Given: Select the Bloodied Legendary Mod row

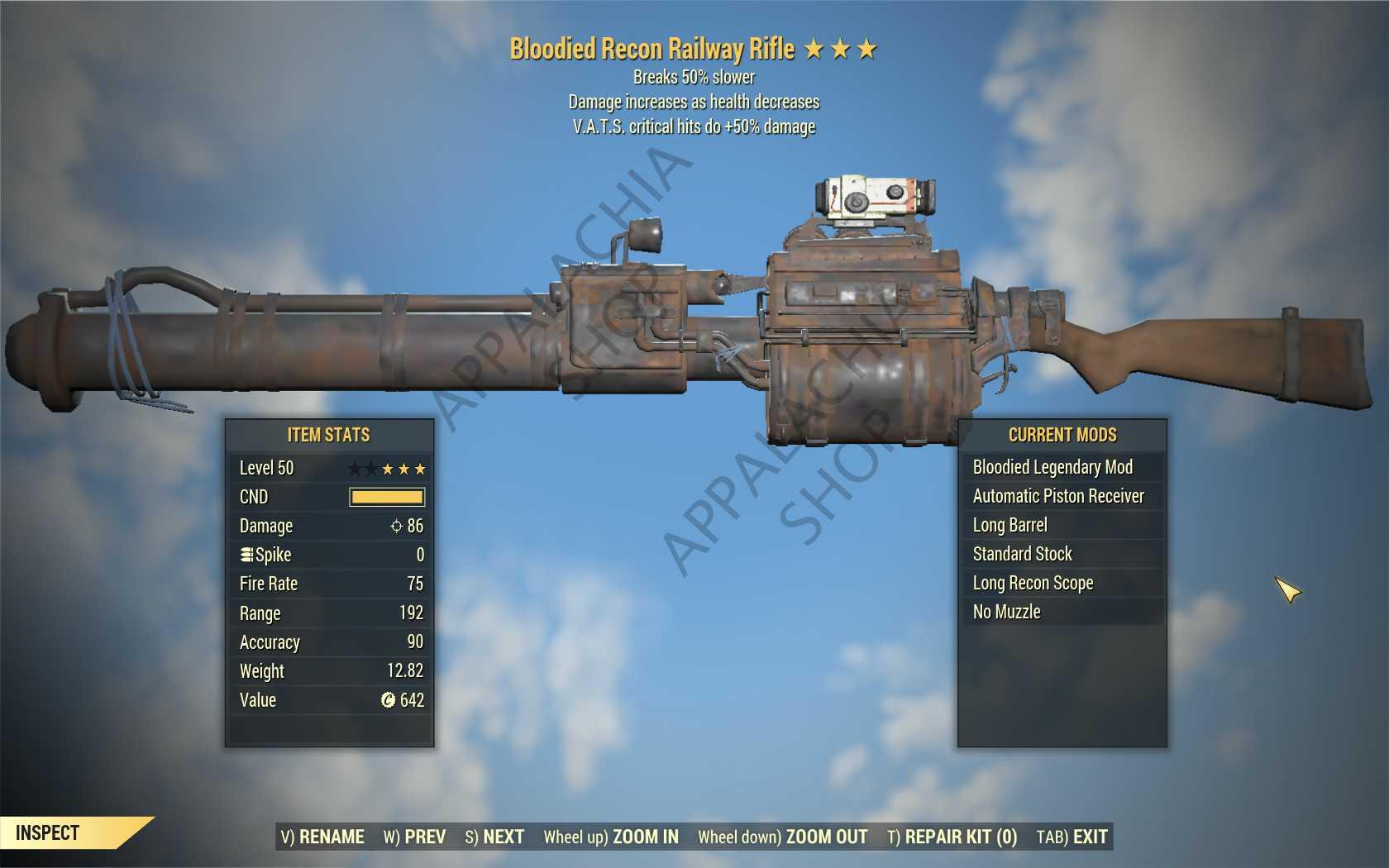Looking at the screenshot, I should pyautogui.click(x=1062, y=467).
